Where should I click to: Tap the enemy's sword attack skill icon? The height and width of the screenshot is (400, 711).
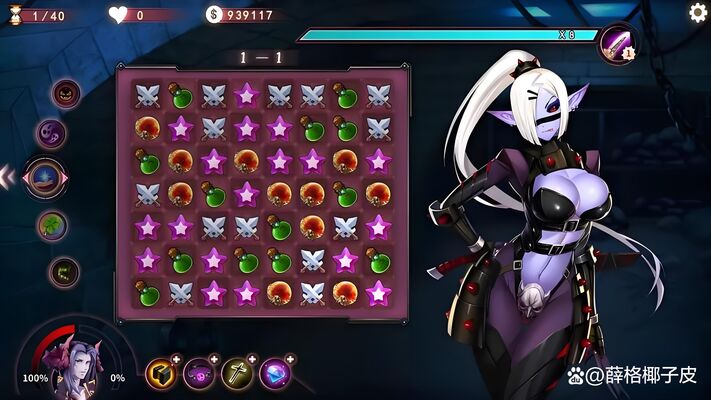617,45
